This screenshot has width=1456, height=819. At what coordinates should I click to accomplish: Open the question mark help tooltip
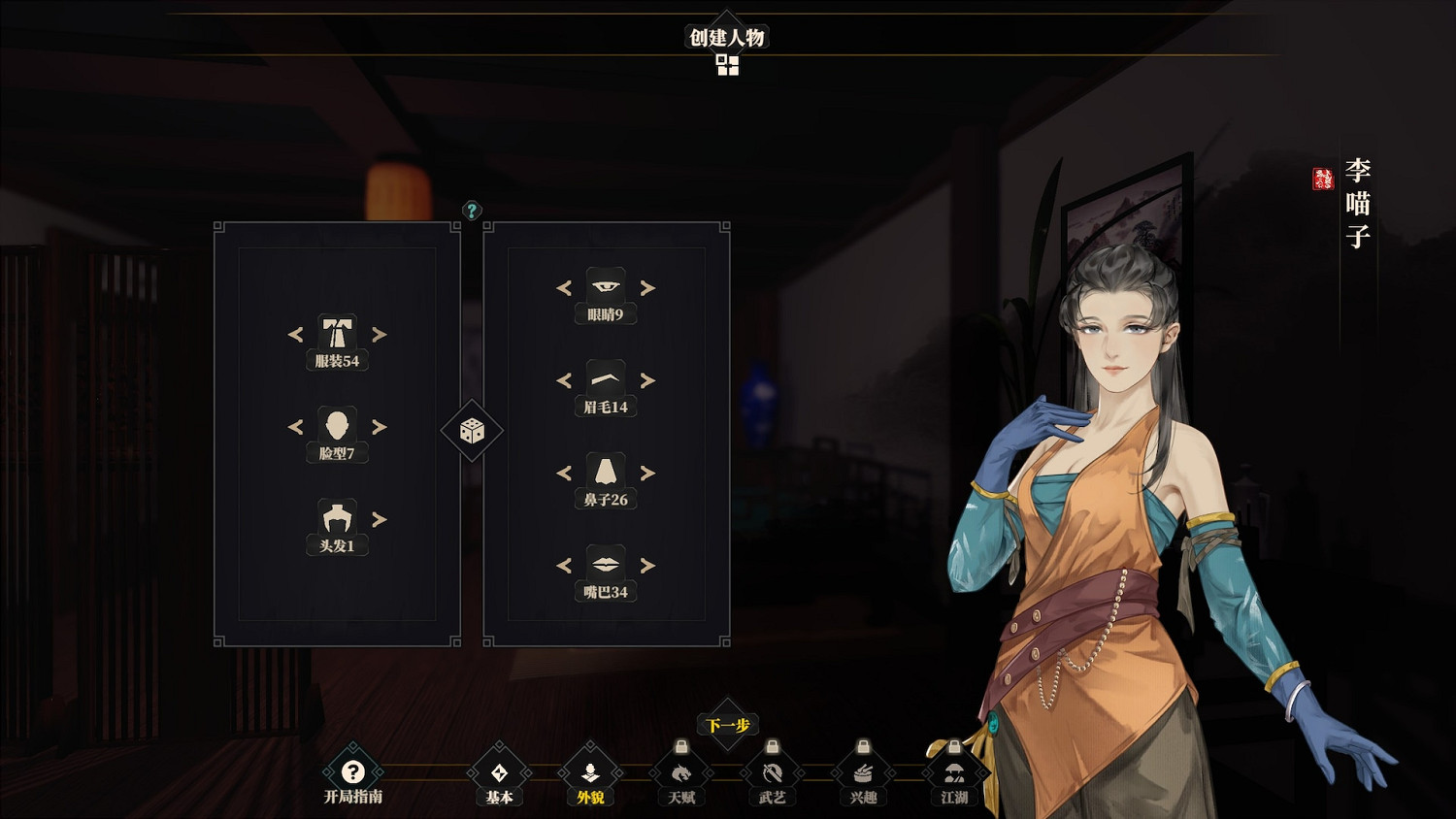472,209
